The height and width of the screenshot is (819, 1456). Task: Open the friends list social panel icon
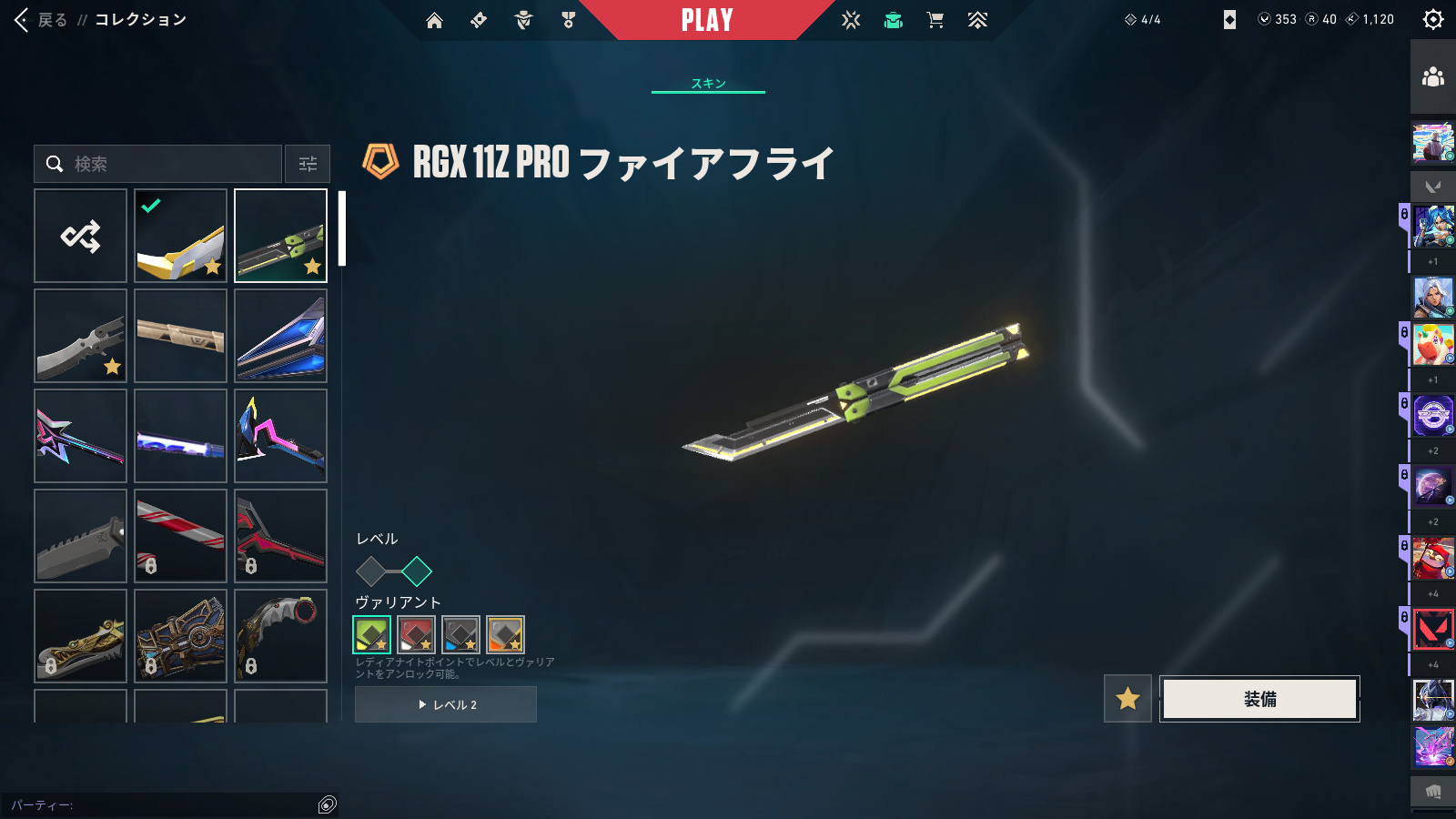coord(1432,77)
